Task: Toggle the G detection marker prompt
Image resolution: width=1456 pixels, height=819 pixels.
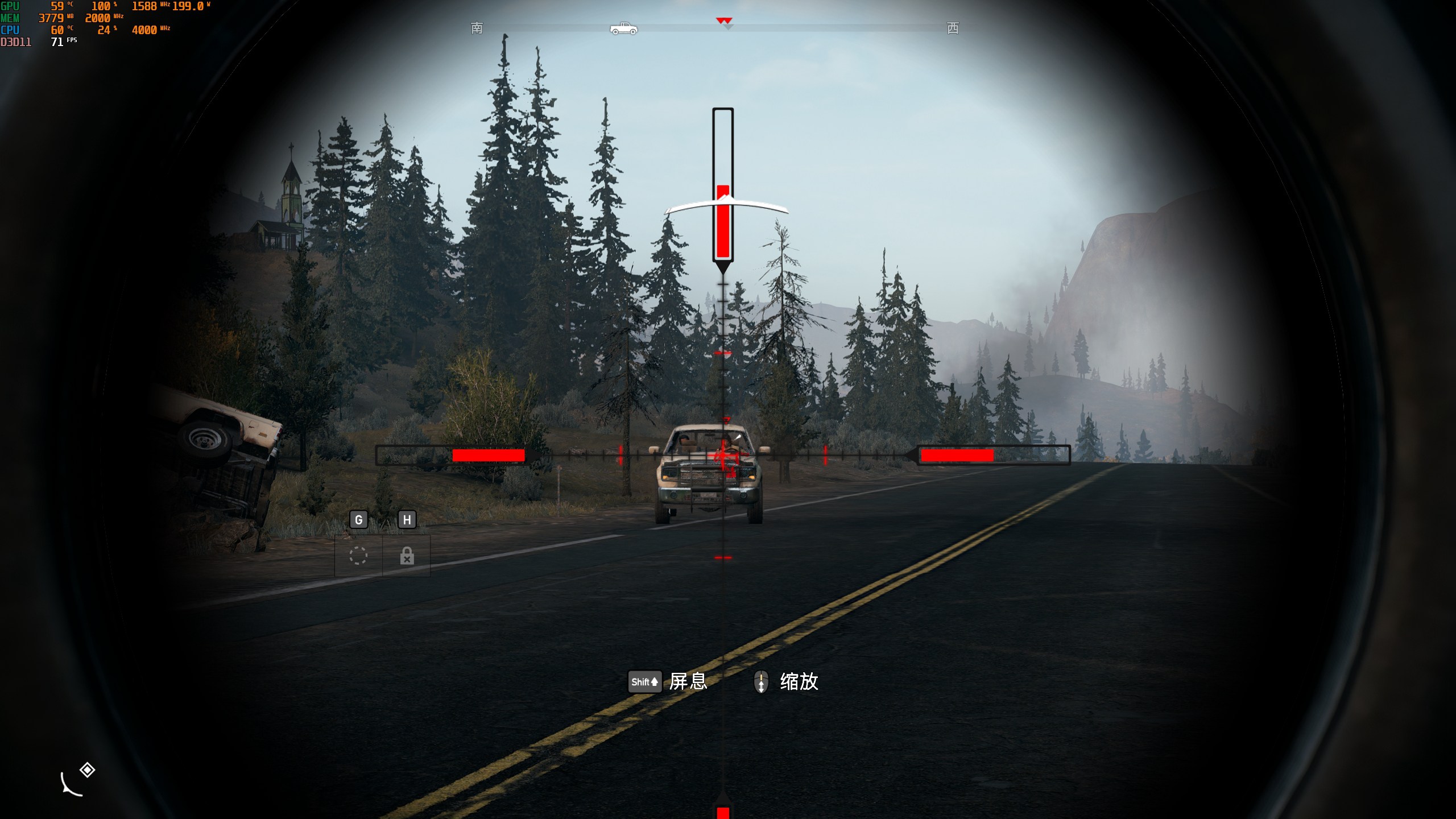Action: point(358,520)
